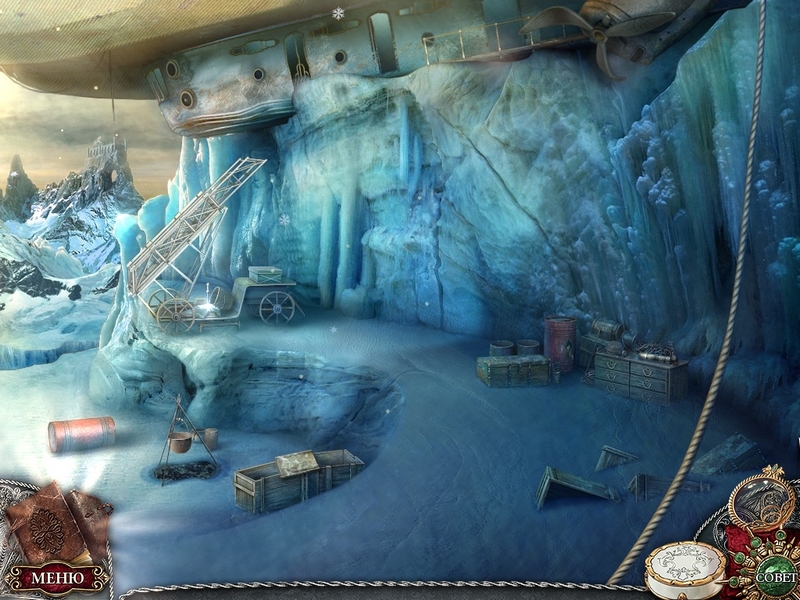
Task: Open the white oval ornate box
Action: click(x=687, y=569)
